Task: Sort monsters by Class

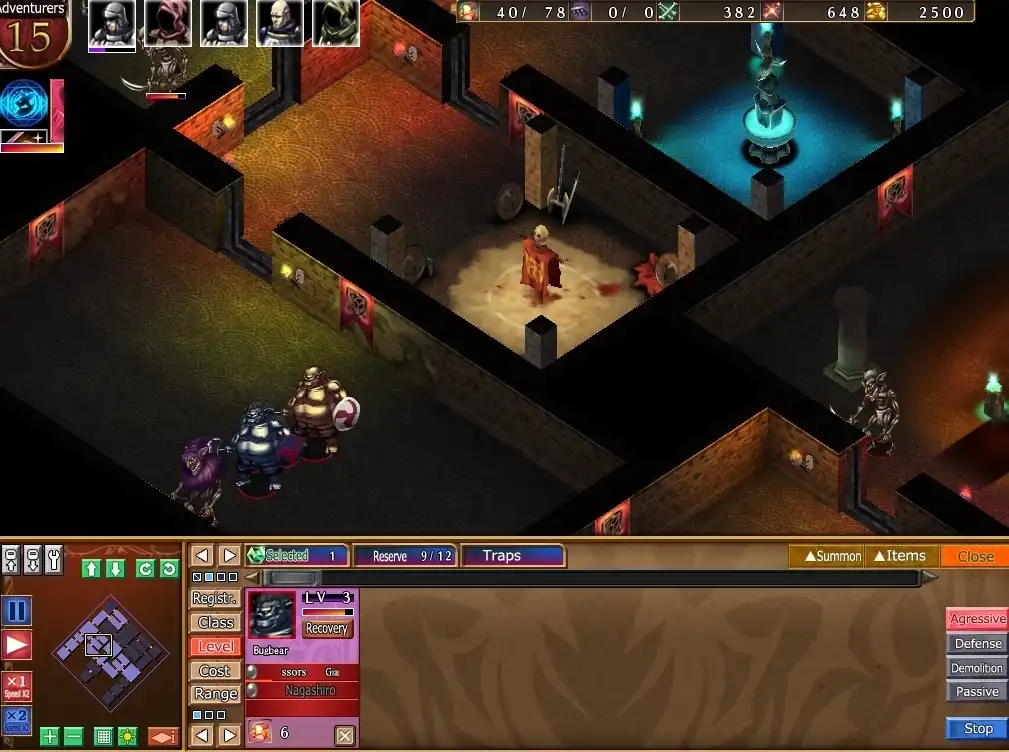Action: [x=215, y=622]
